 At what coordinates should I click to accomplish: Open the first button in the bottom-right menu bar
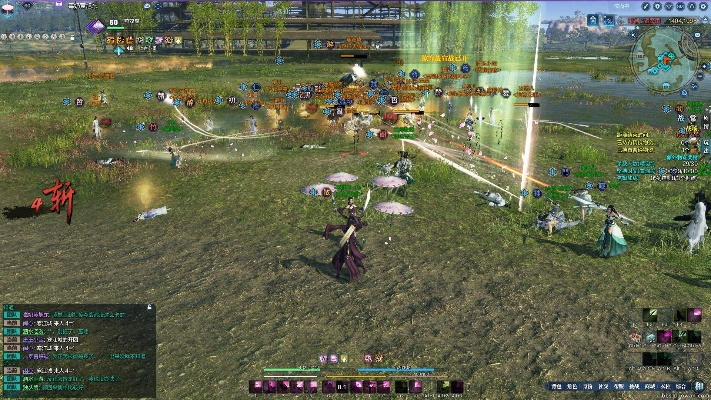(x=556, y=386)
